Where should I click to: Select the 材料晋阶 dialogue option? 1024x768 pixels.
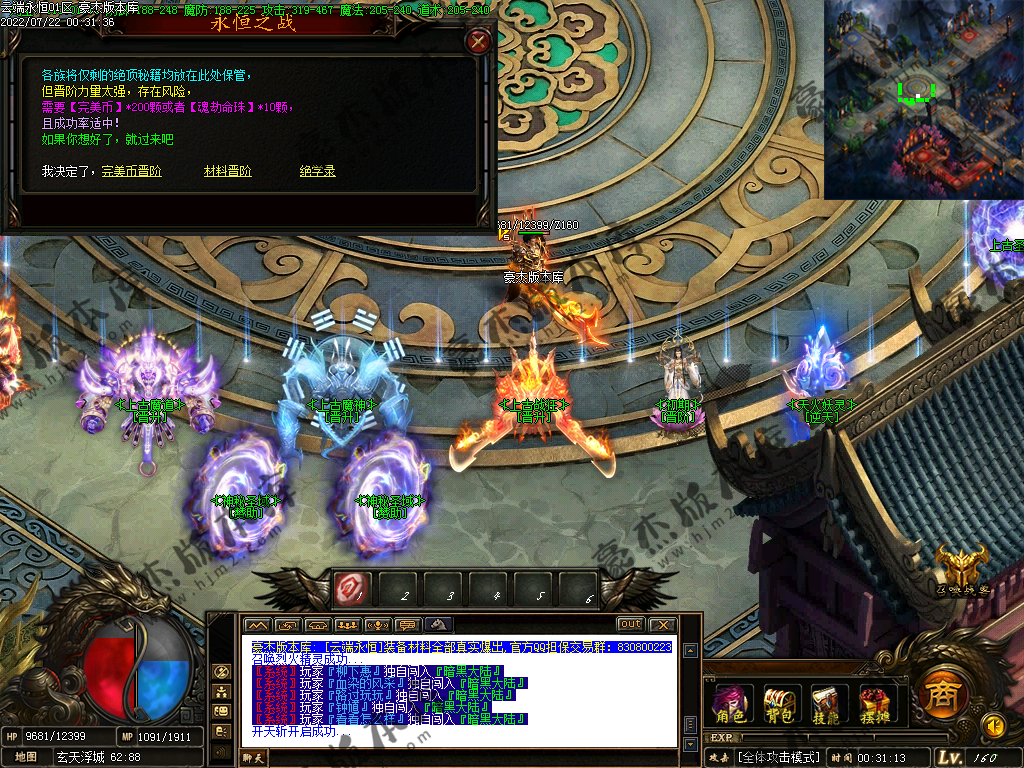point(227,172)
